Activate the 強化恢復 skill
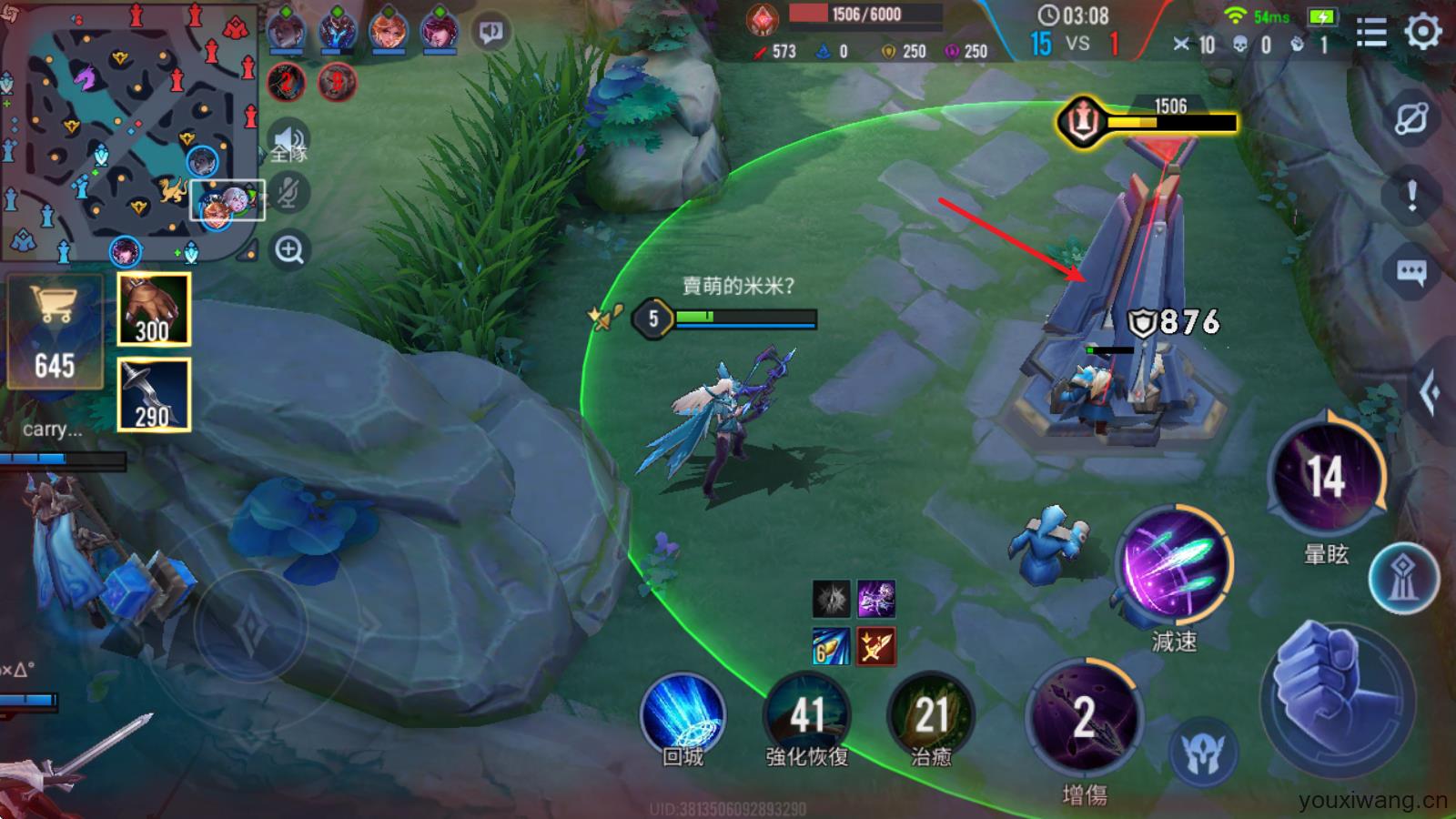 (806, 716)
